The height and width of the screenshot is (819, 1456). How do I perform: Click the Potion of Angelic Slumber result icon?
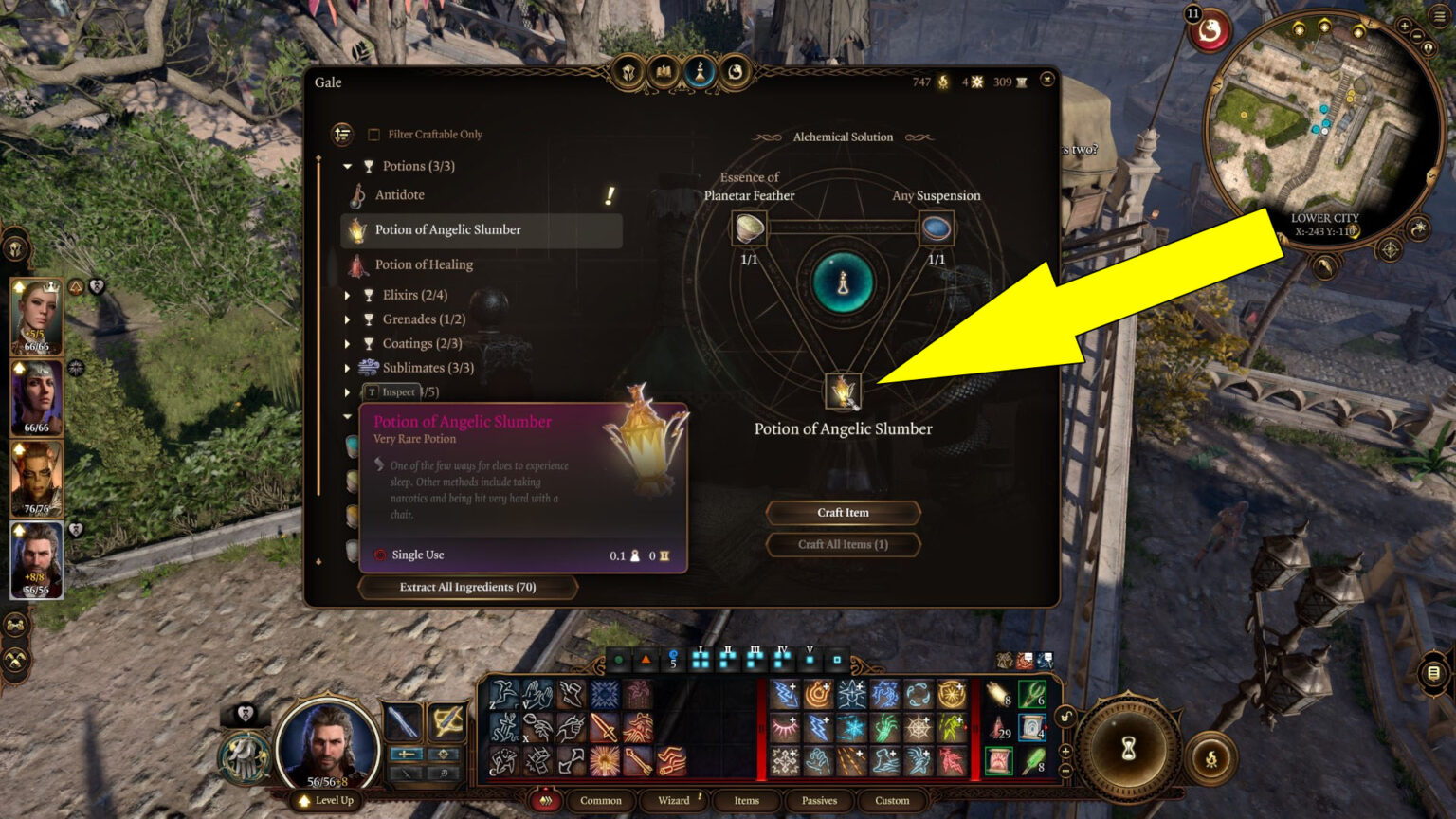[x=842, y=391]
